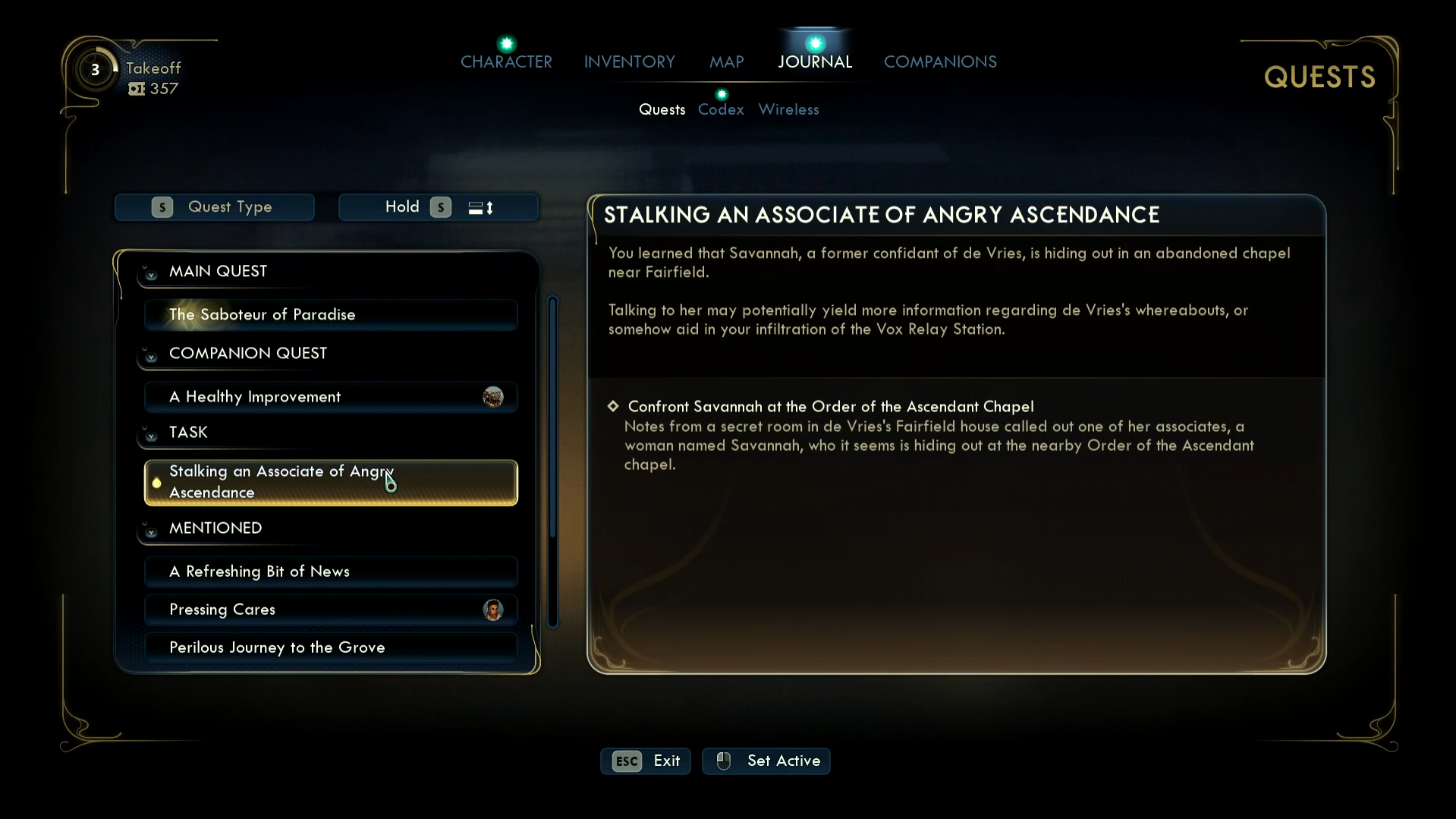Open the Character tab
Image resolution: width=1456 pixels, height=819 pixels.
(506, 61)
